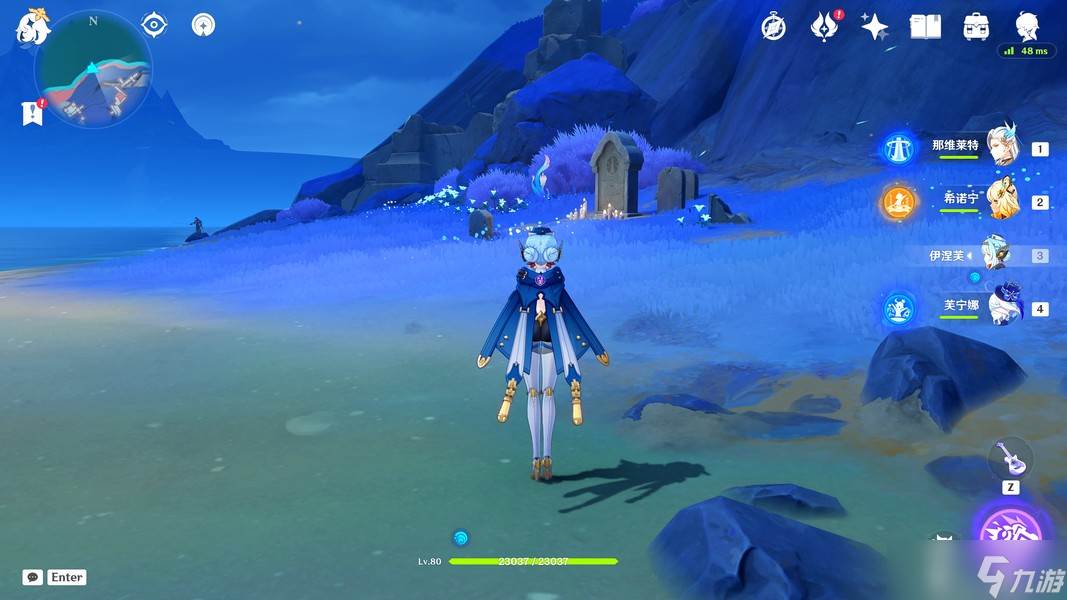Screen dimensions: 1067x600
Task: Open the Wish star icon
Action: click(875, 27)
